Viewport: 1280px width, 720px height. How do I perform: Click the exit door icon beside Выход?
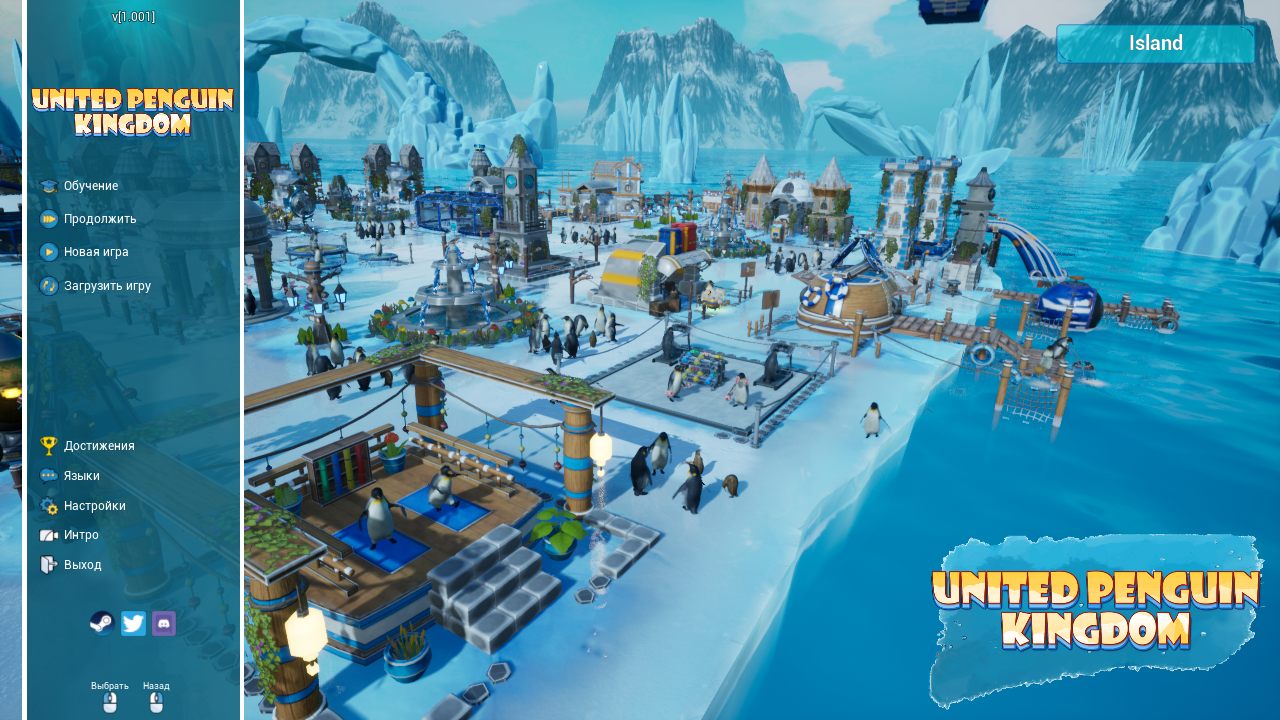[x=49, y=564]
